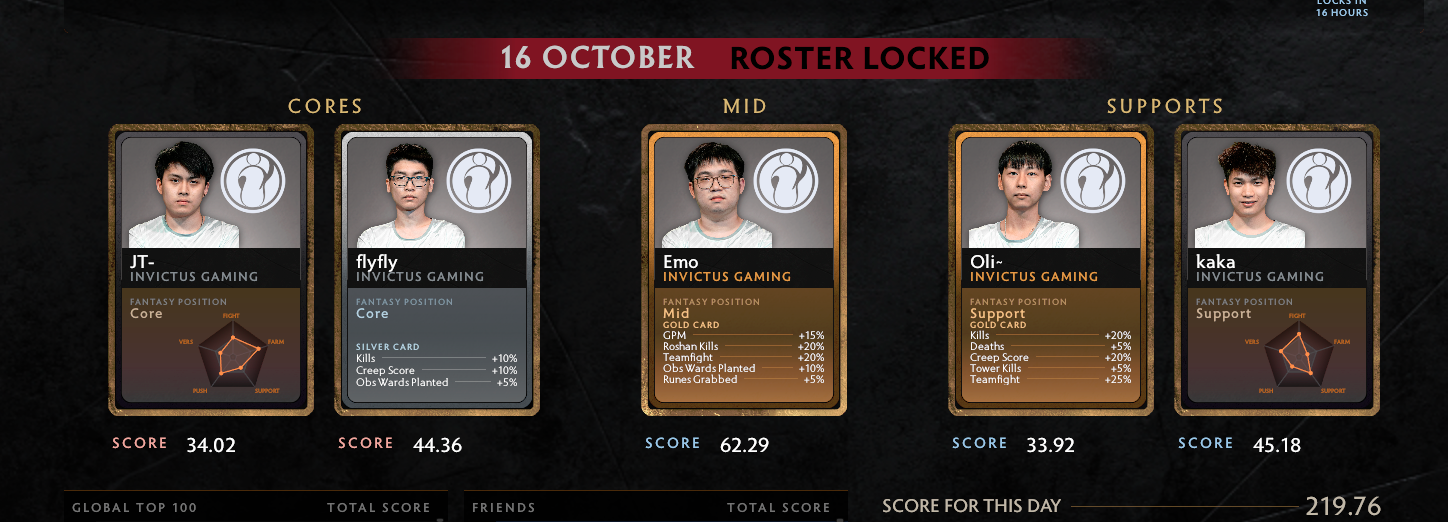Select the JT- core player card
The height and width of the screenshot is (522, 1448).
coord(211,270)
